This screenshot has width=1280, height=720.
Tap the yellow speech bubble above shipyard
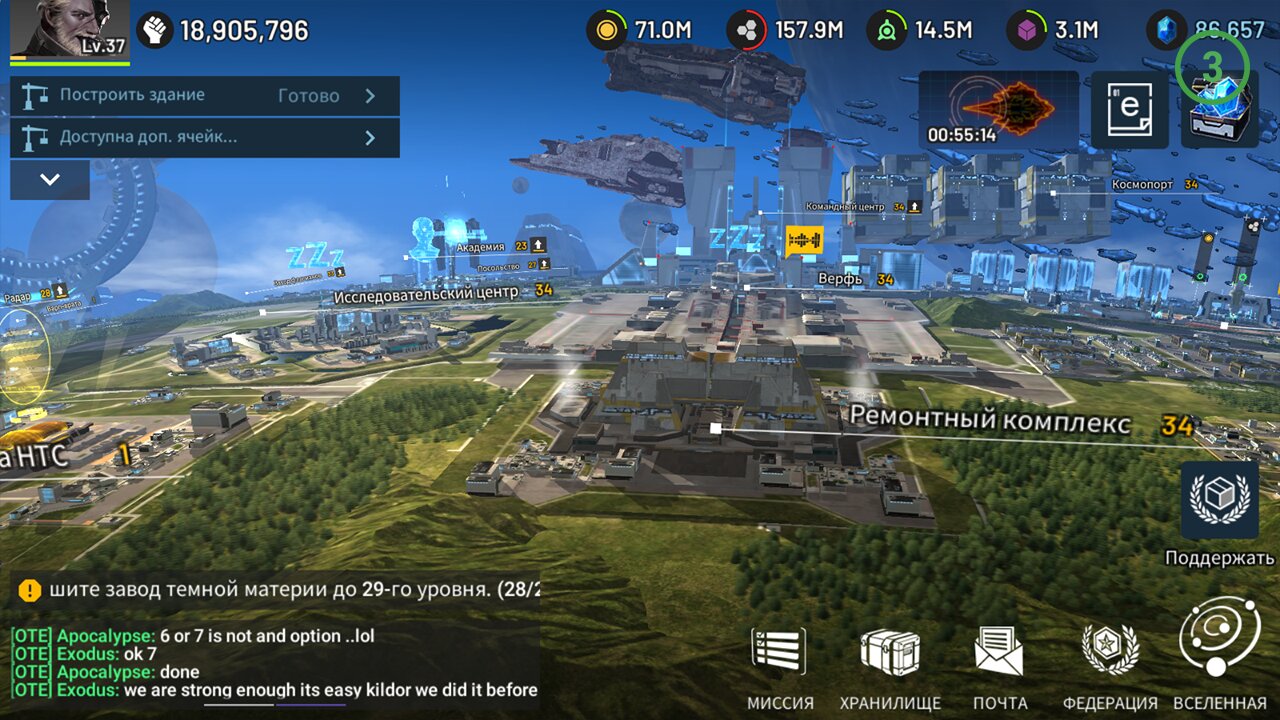[x=803, y=240]
